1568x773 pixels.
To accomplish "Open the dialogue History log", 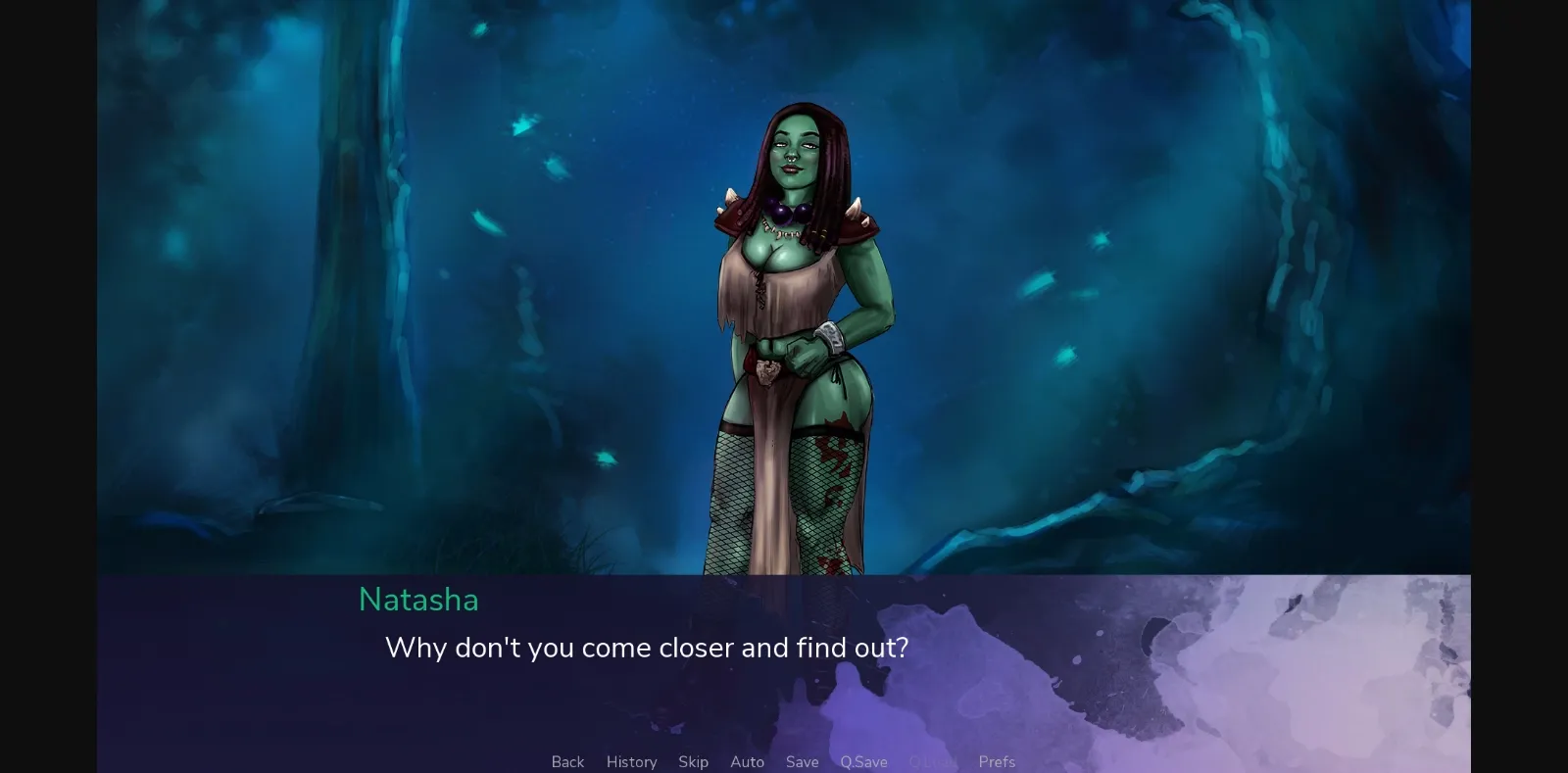I will click(631, 761).
